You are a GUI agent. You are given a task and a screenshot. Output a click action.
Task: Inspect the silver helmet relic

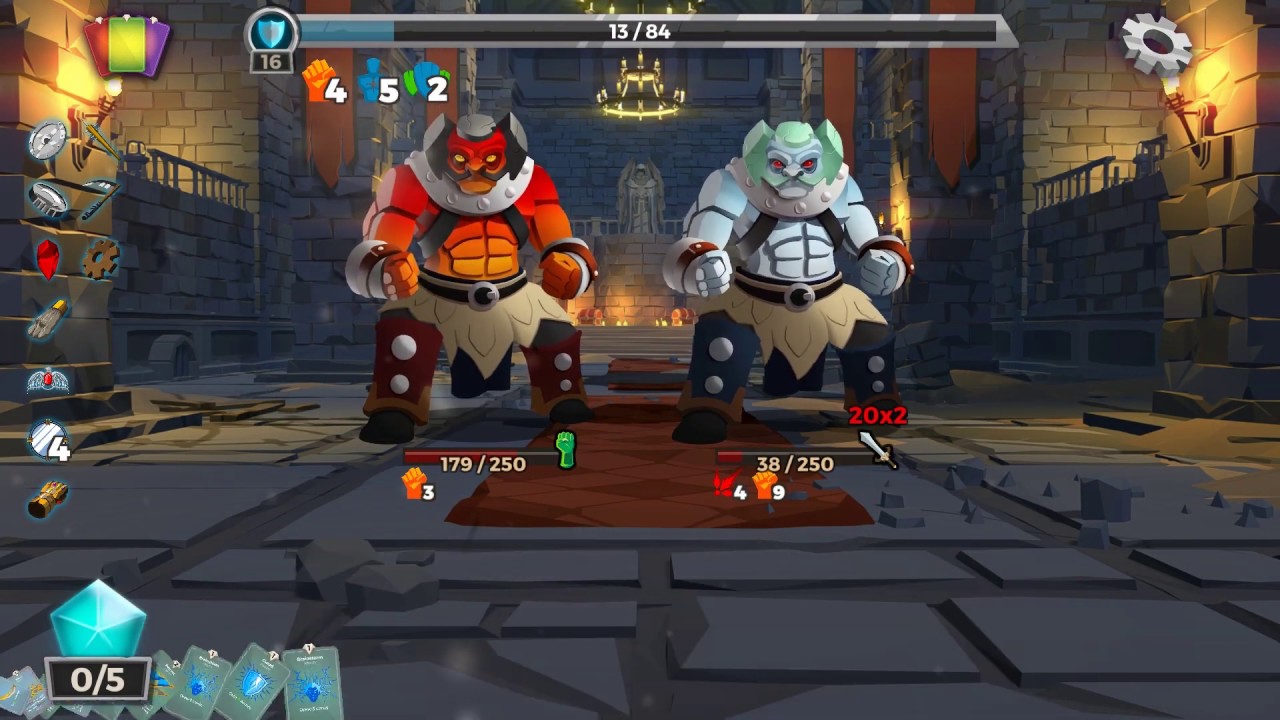click(x=48, y=198)
